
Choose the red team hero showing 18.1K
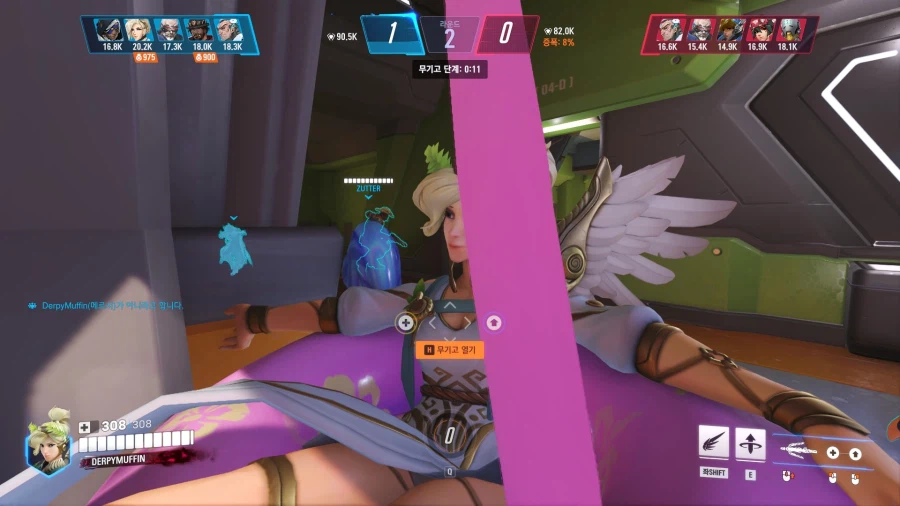[x=787, y=30]
